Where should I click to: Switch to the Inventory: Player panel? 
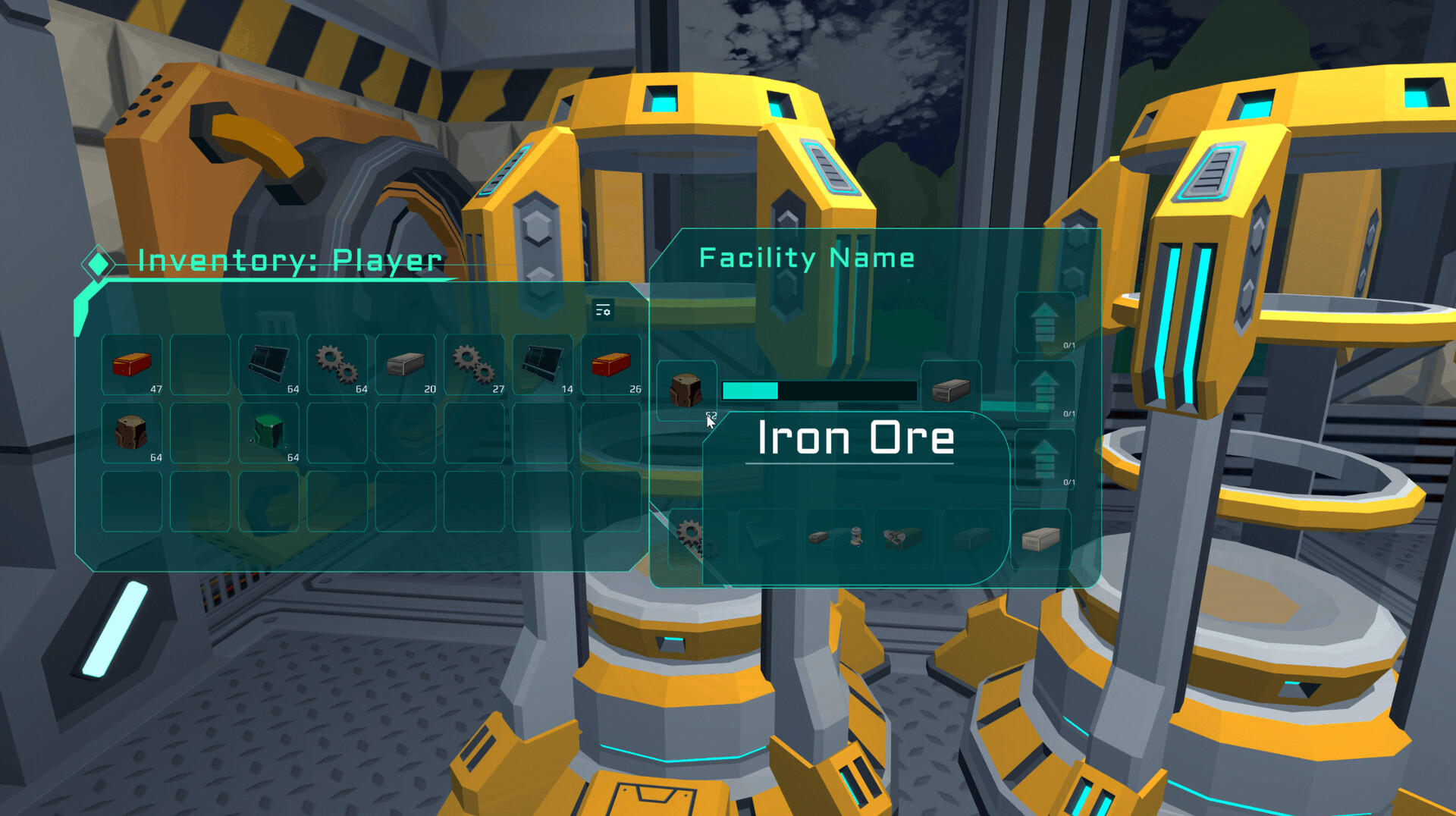coord(288,261)
